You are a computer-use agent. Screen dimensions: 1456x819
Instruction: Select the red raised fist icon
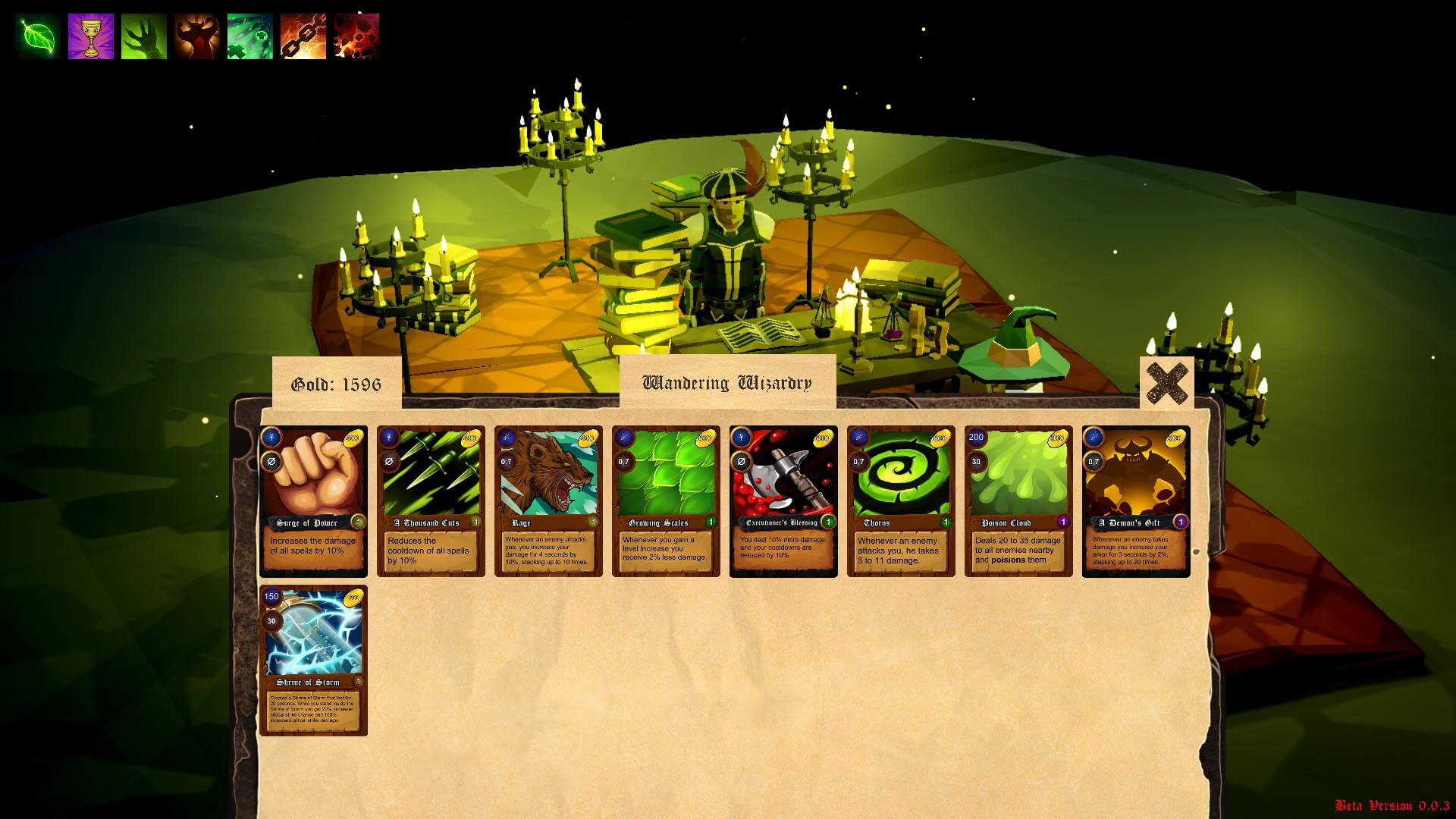click(197, 36)
